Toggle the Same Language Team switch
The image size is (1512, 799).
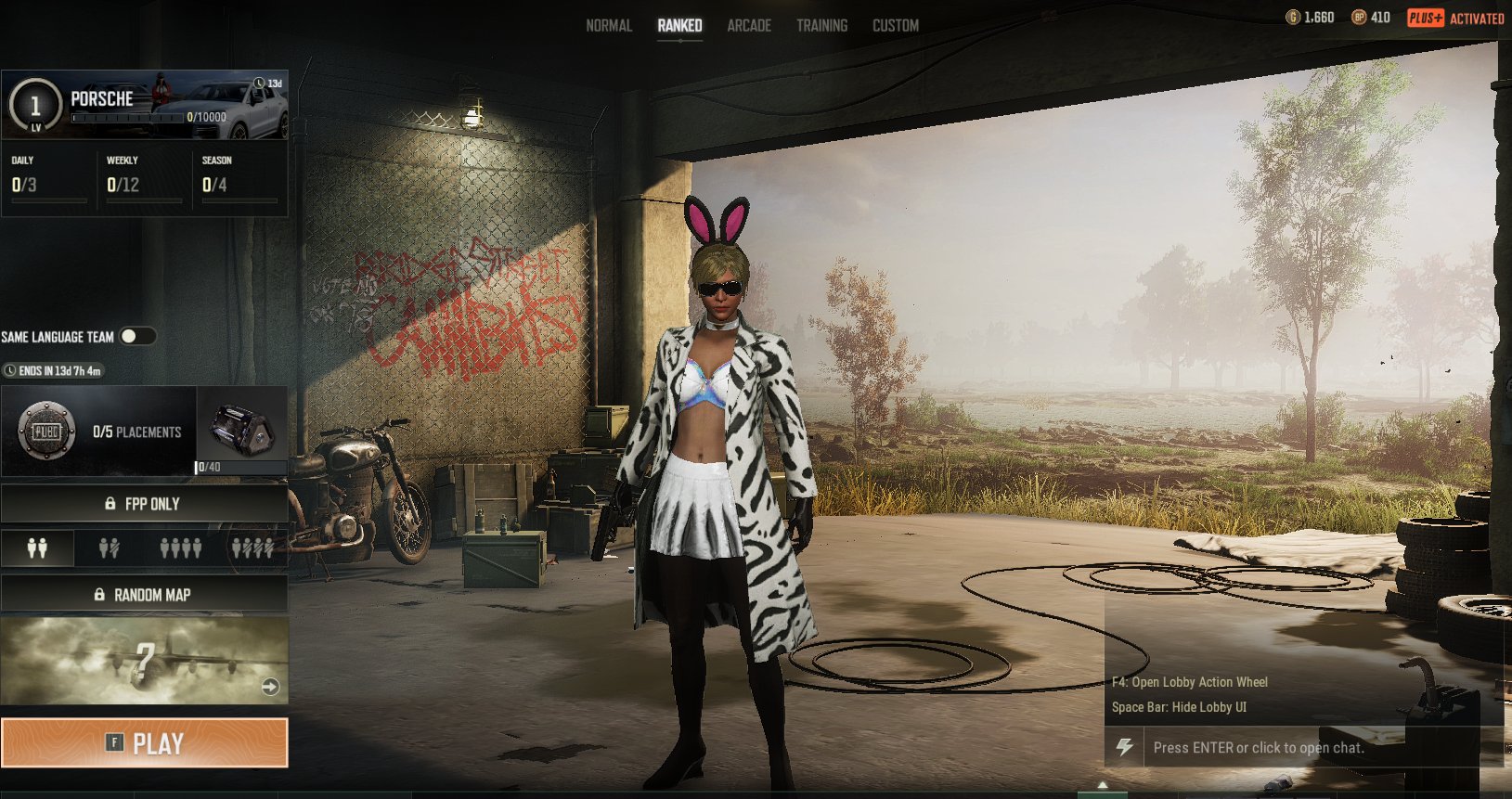tap(136, 336)
